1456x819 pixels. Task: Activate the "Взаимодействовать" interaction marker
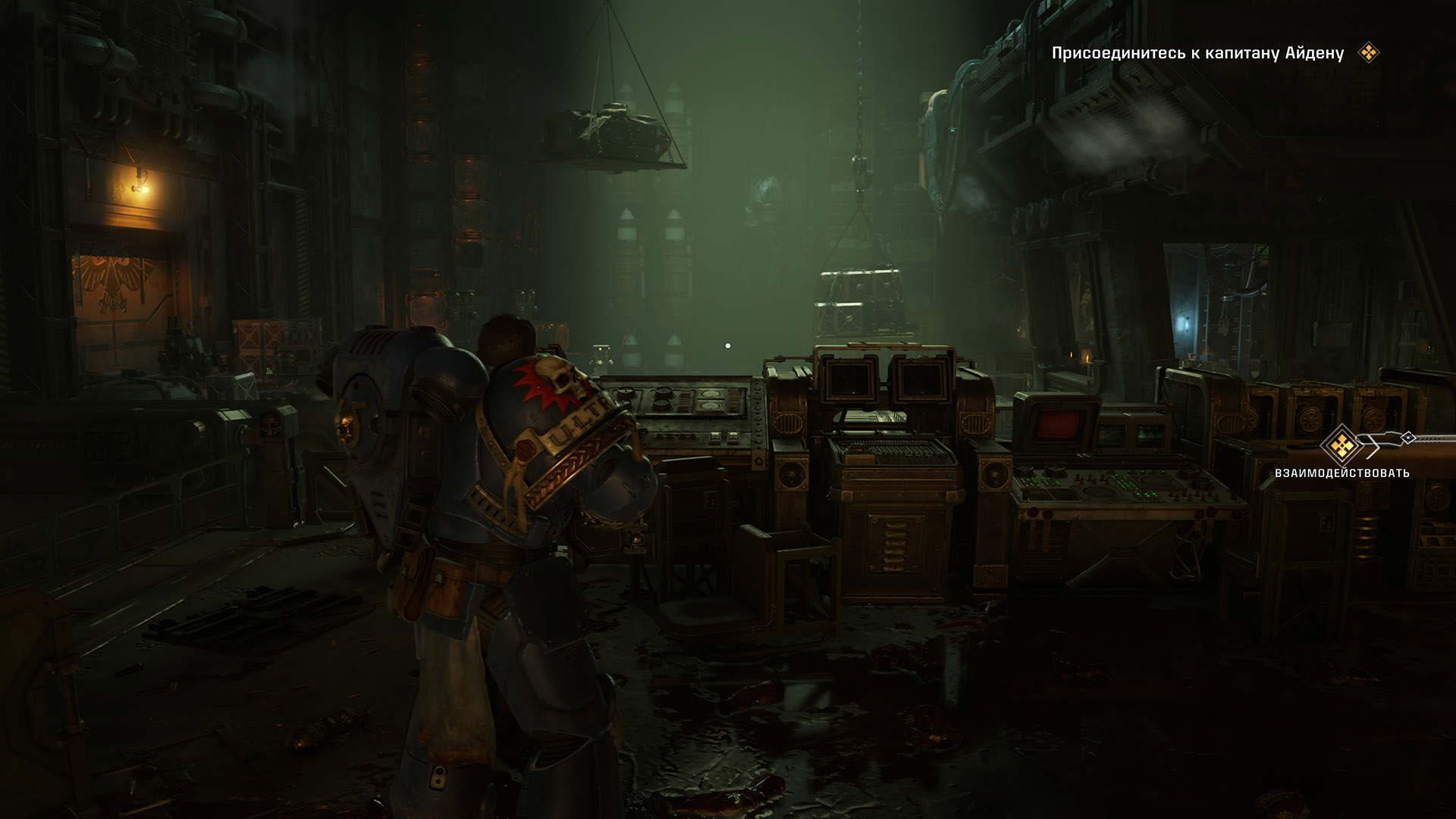[1342, 446]
